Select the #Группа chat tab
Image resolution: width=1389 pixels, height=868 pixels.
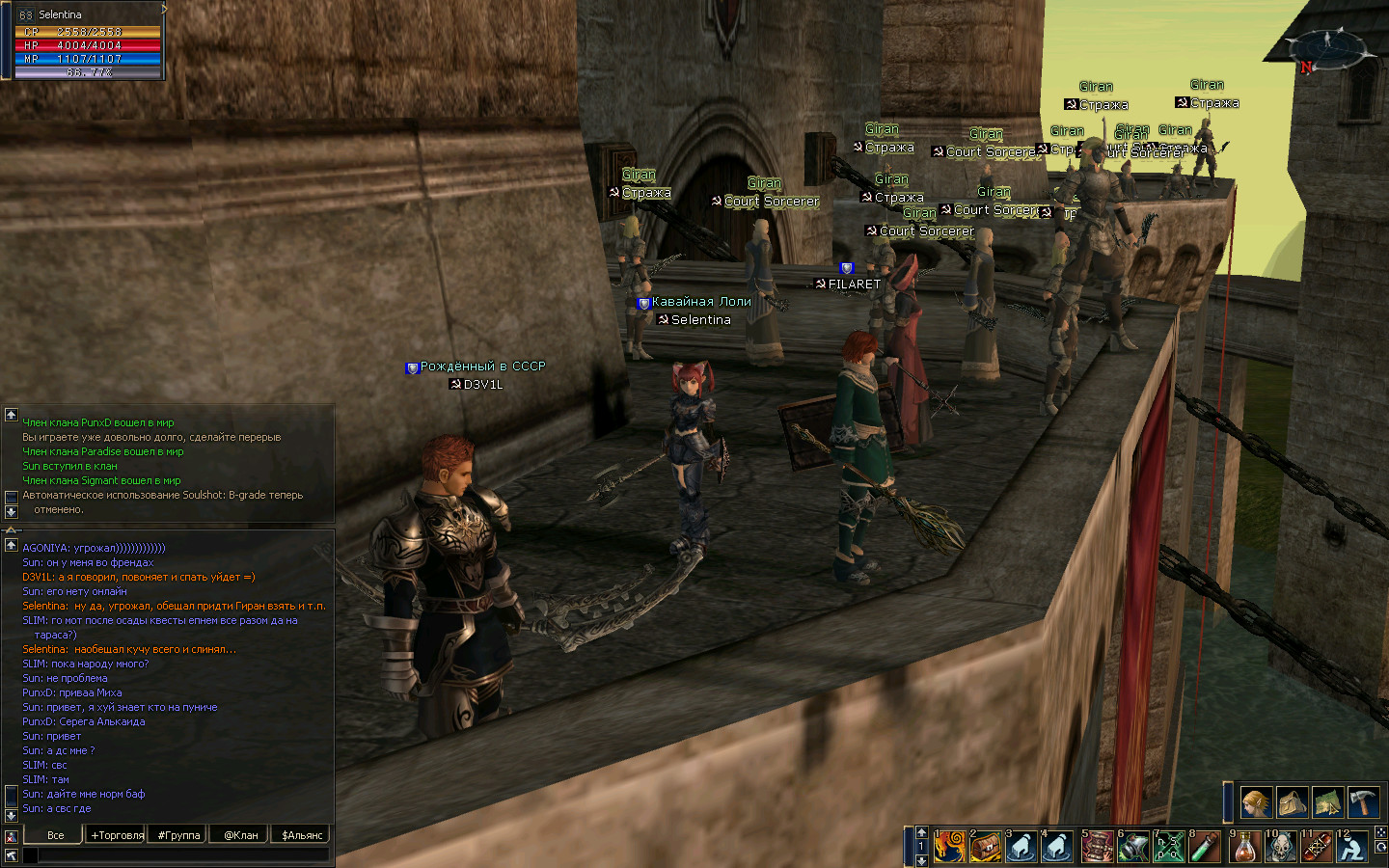tap(178, 835)
